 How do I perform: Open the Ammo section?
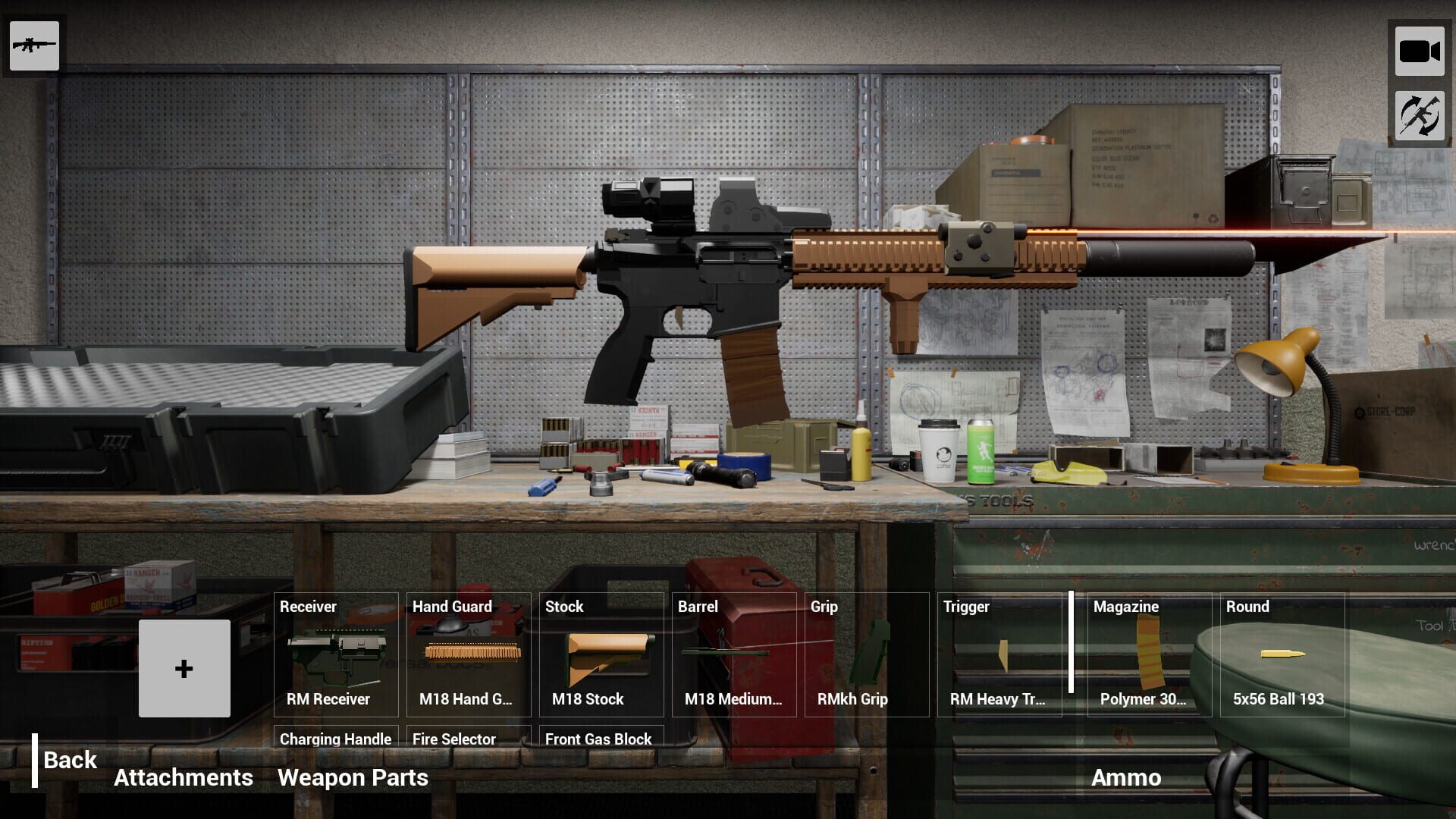pos(1126,777)
